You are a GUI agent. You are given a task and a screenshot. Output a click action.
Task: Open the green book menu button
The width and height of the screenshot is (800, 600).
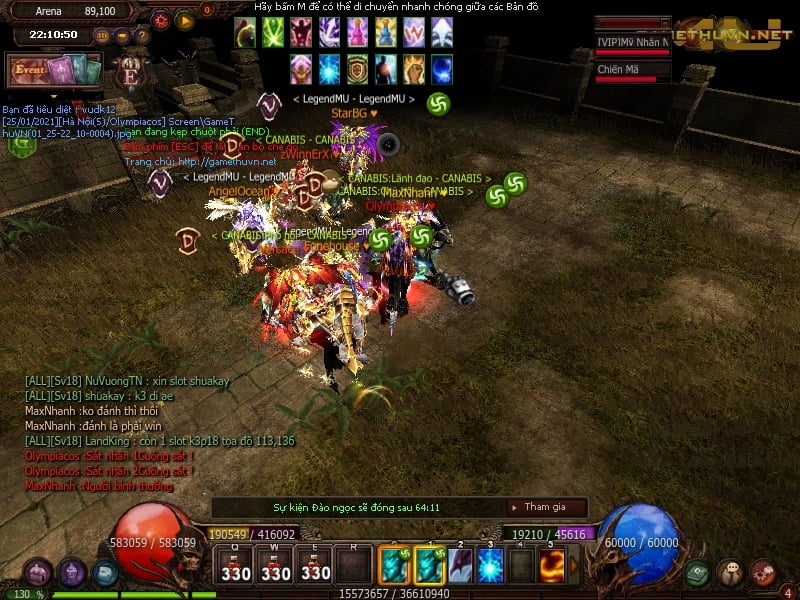[x=698, y=573]
